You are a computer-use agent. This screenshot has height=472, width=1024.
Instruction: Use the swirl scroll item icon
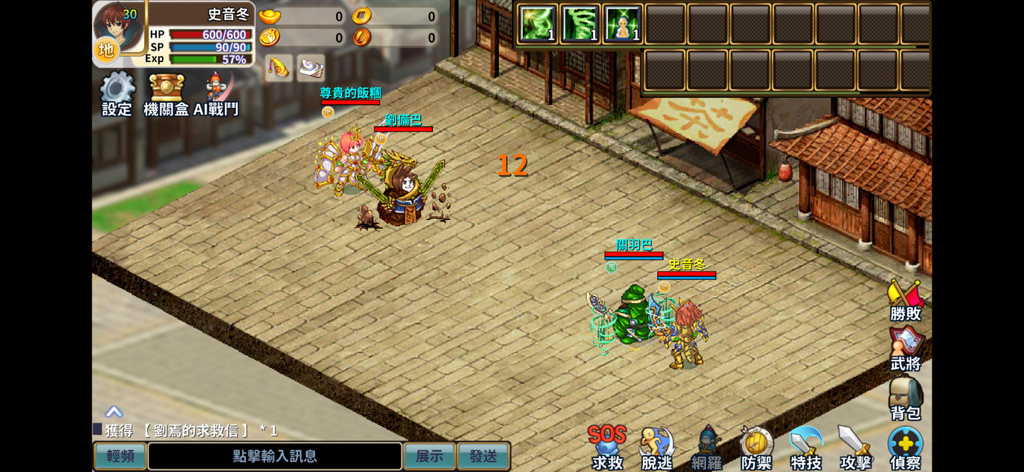coord(311,67)
